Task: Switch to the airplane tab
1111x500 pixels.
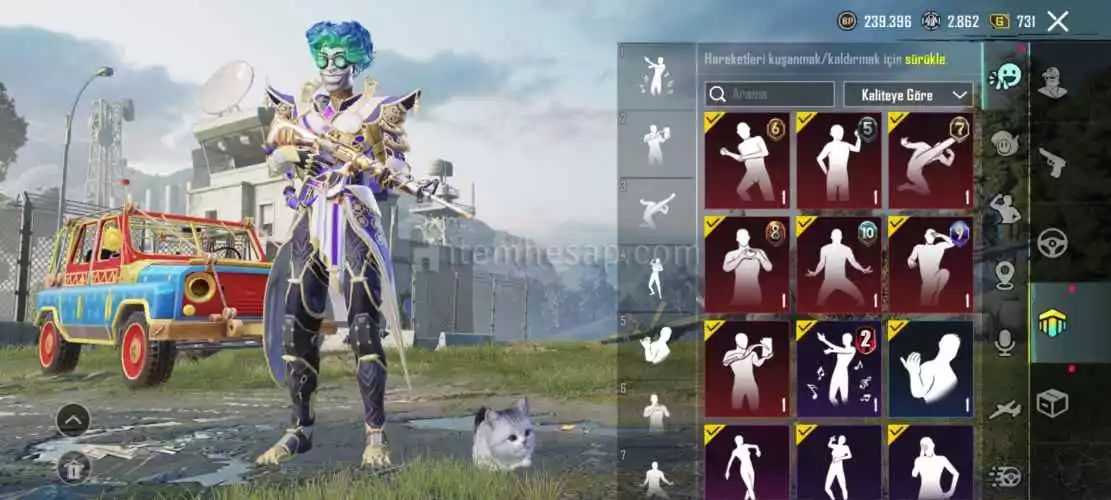Action: [x=1005, y=409]
